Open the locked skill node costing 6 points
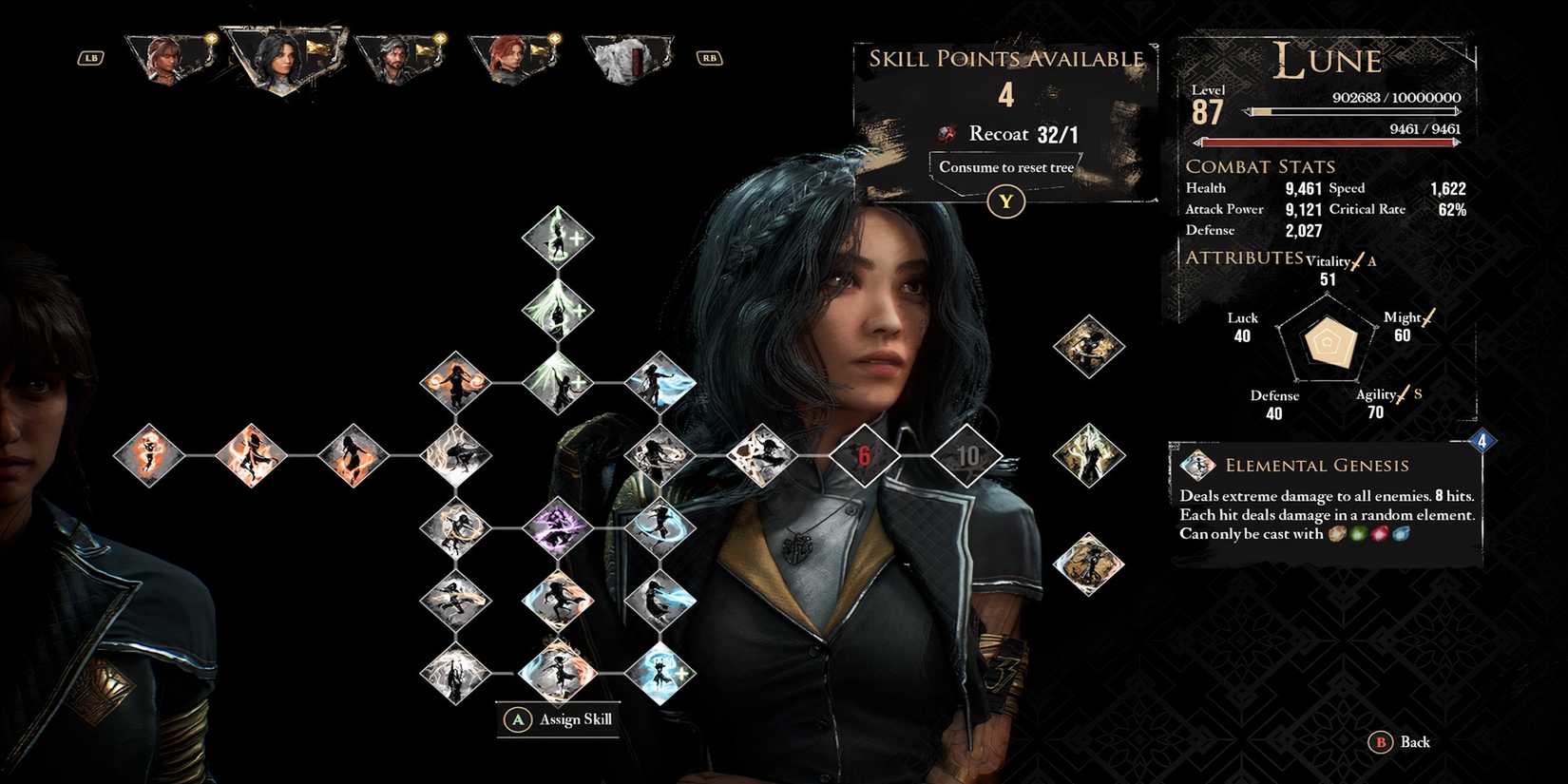Image resolution: width=1568 pixels, height=784 pixels. point(865,456)
